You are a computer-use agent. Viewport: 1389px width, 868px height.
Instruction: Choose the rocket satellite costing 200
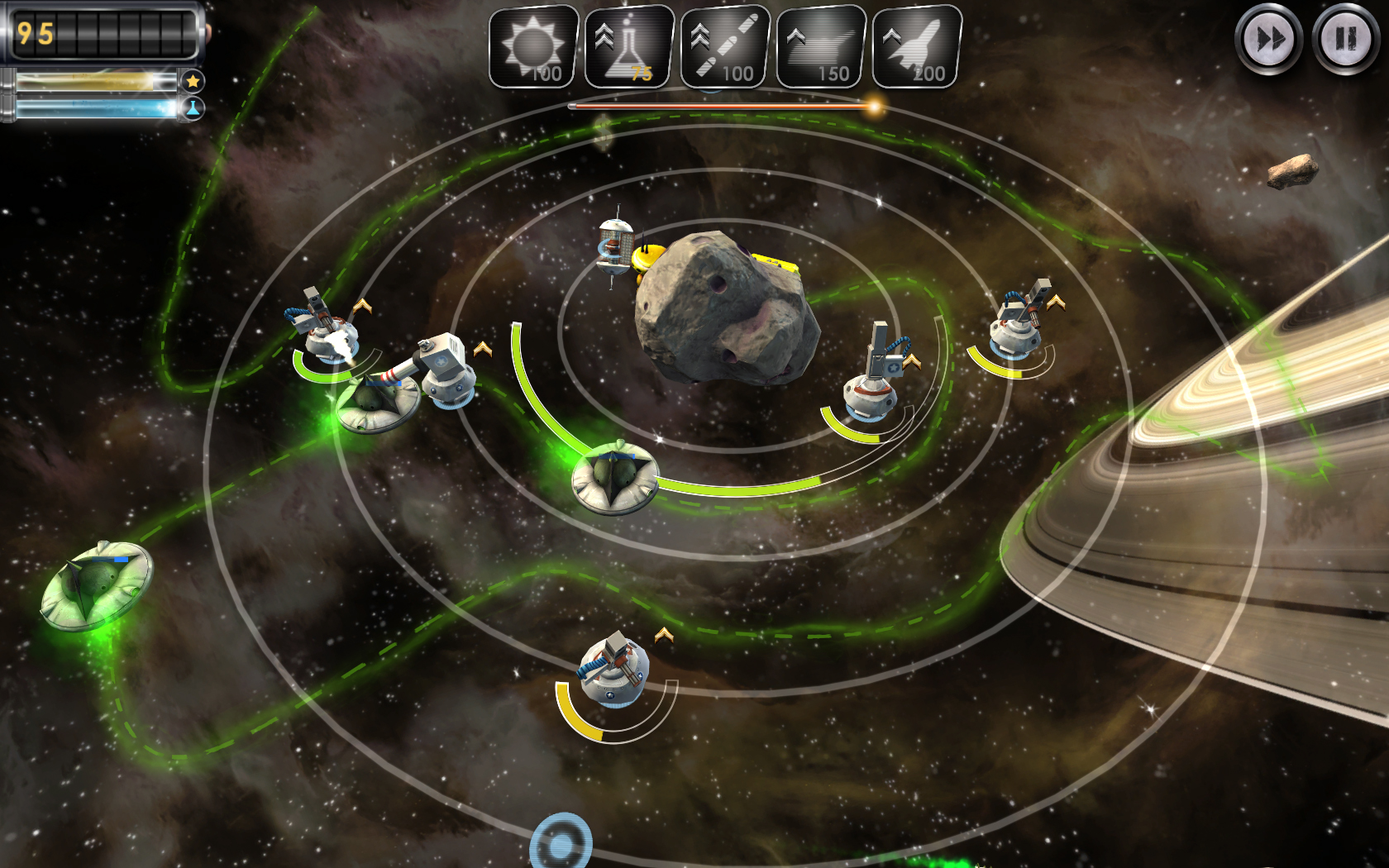(x=917, y=47)
